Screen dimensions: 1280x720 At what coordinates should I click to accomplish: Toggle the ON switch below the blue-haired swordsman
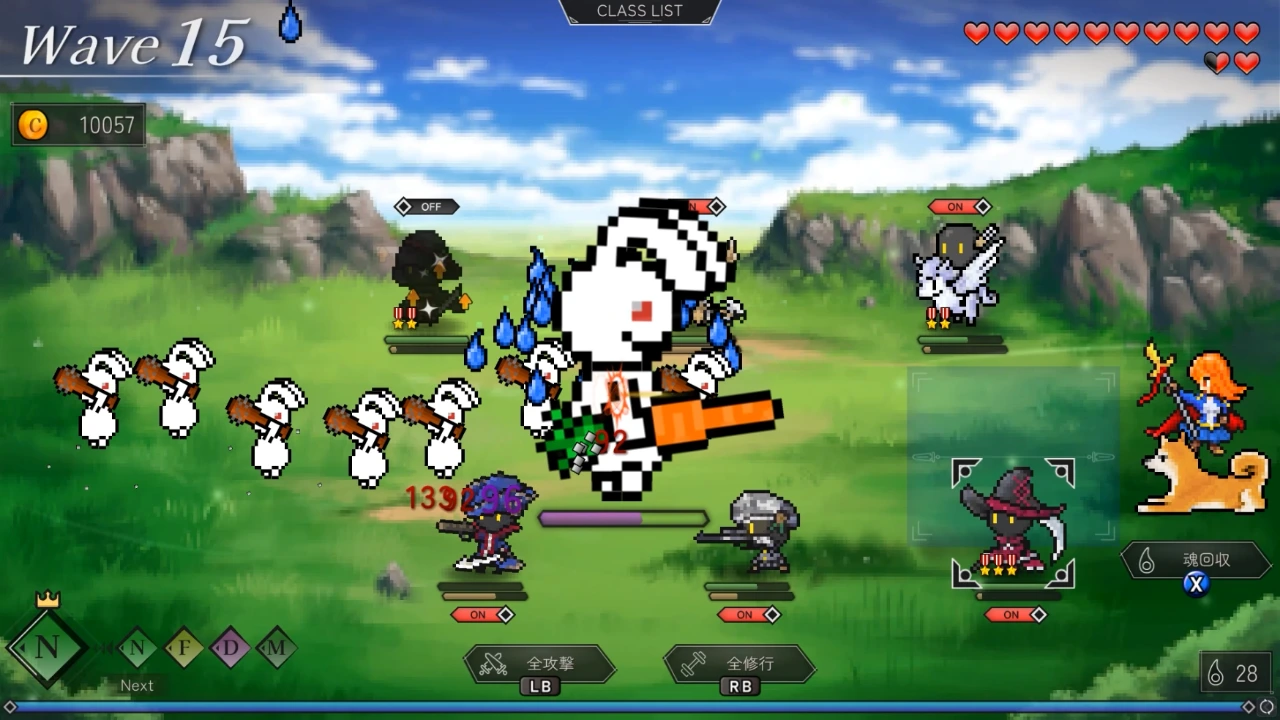(x=483, y=615)
